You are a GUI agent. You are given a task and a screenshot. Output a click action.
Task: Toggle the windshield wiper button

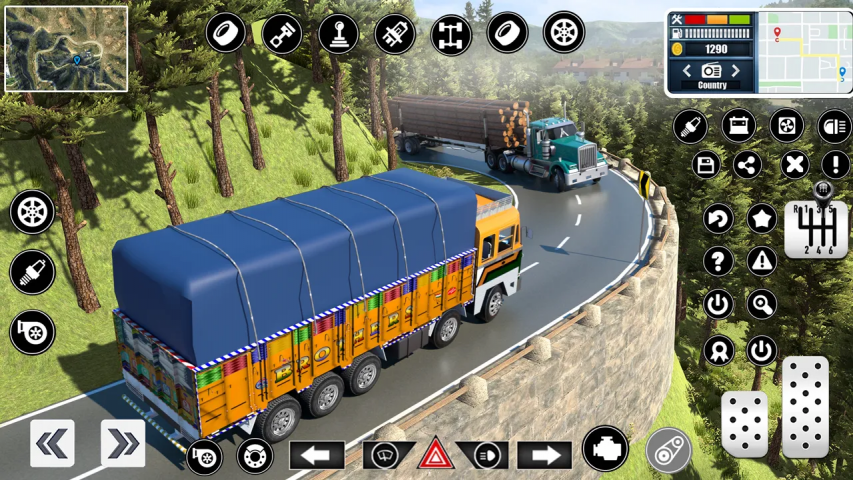point(388,455)
